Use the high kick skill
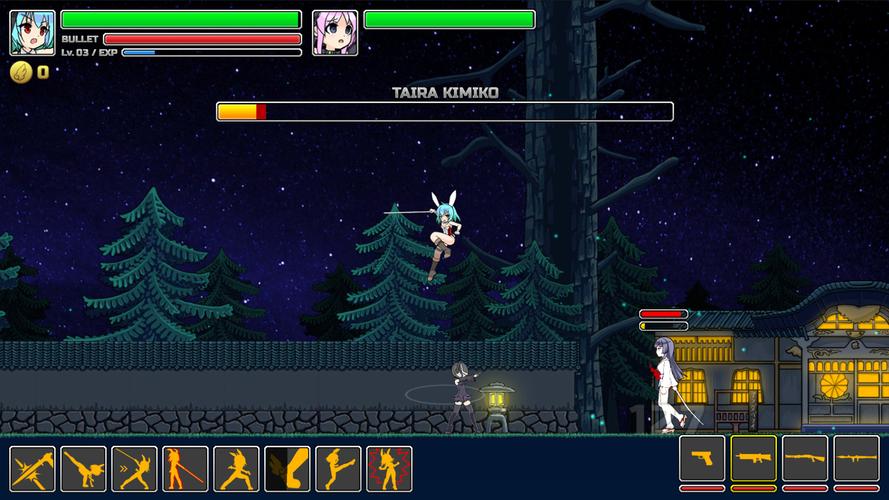 click(x=339, y=468)
